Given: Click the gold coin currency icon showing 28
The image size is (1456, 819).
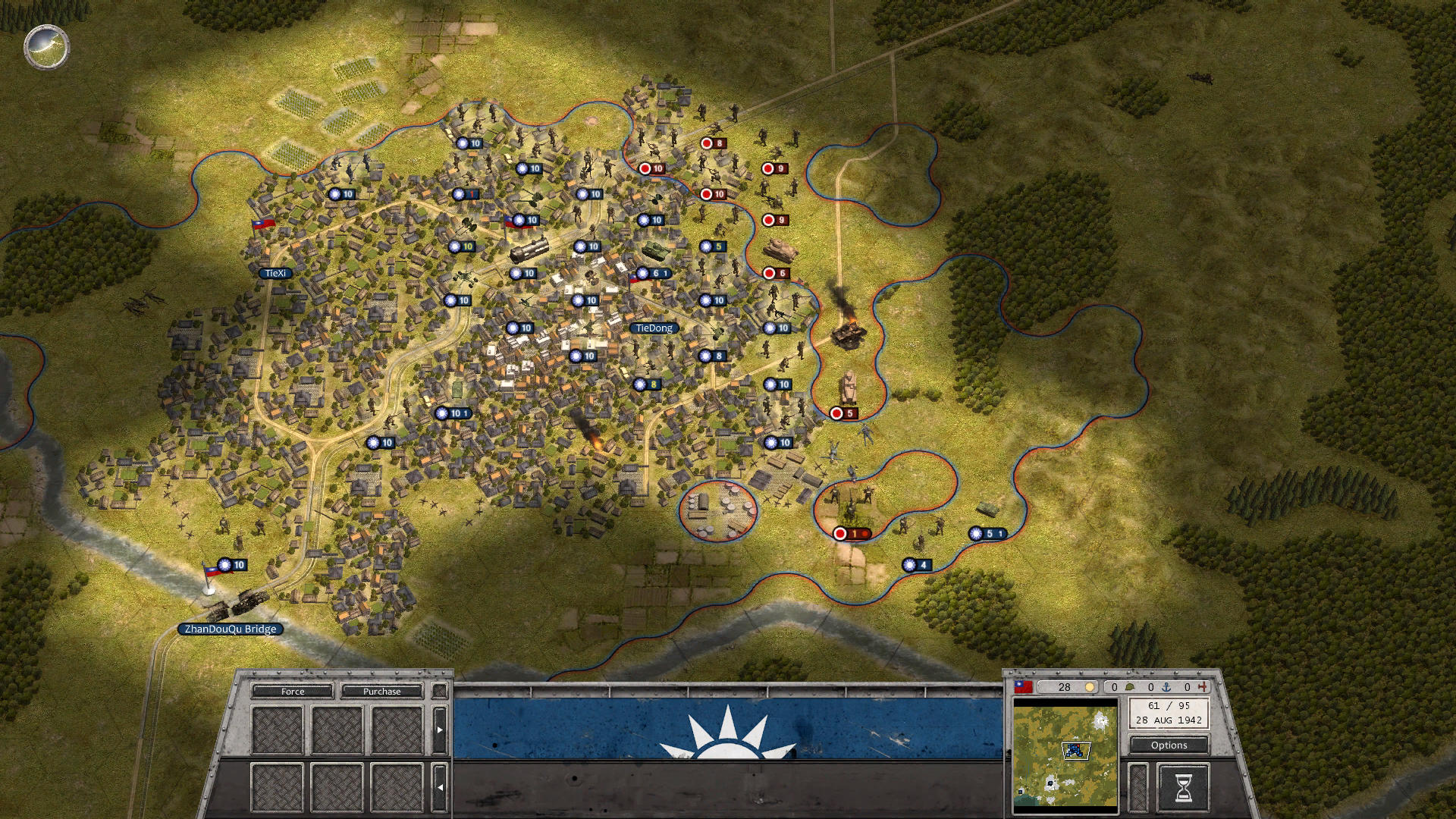Looking at the screenshot, I should click(1090, 686).
